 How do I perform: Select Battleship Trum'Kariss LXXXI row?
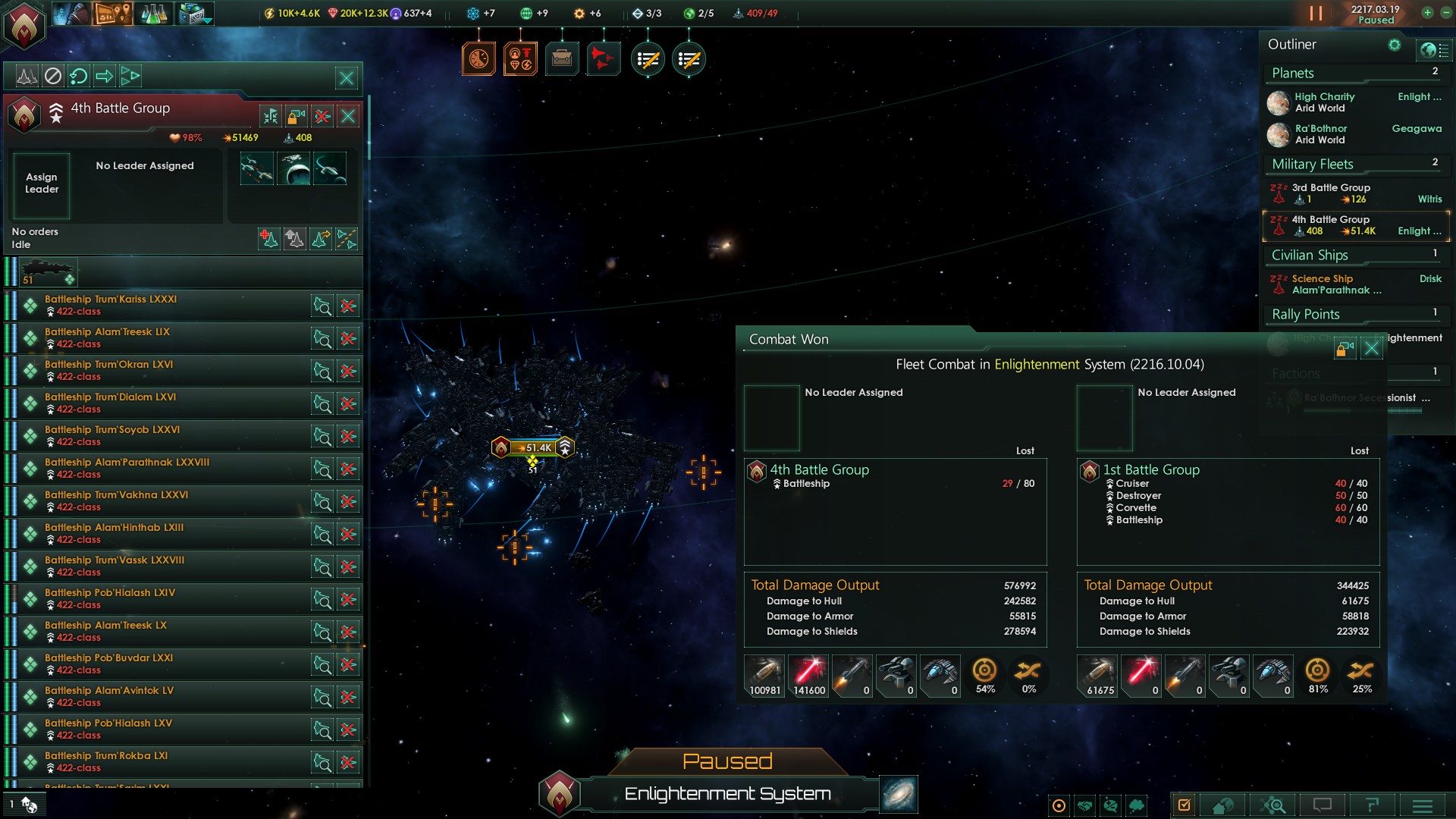click(174, 306)
